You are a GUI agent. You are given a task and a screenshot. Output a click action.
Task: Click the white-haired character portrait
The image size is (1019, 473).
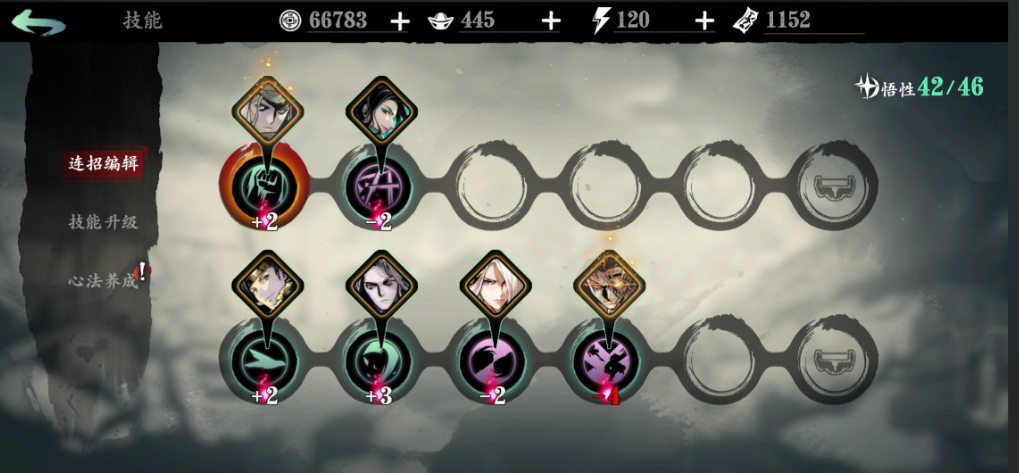coord(493,285)
